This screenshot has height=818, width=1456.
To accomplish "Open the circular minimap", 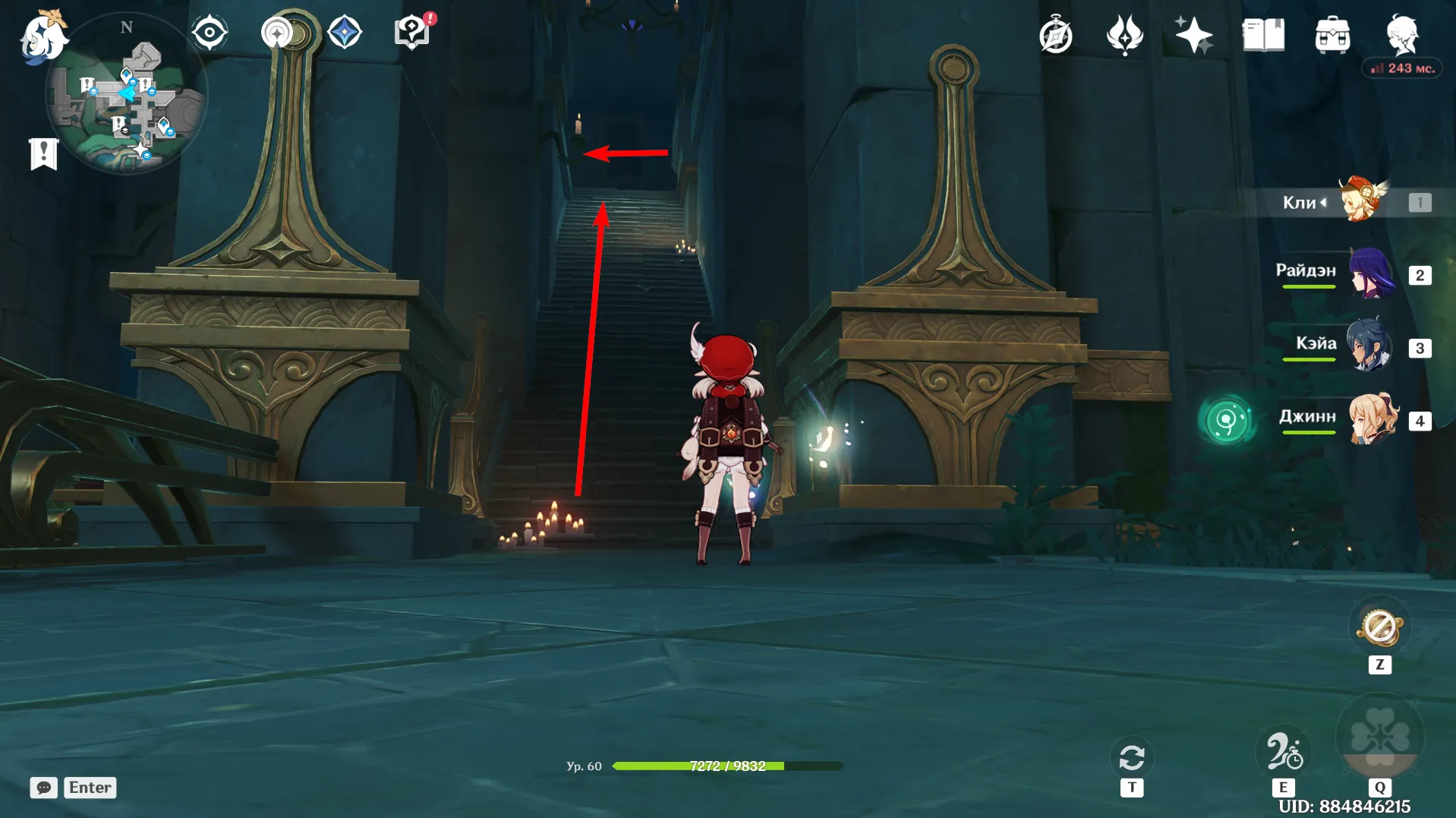I will [125, 95].
